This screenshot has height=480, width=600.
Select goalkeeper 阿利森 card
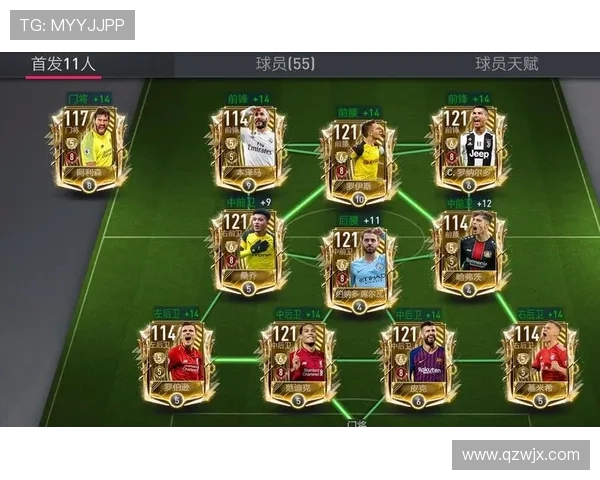(89, 148)
